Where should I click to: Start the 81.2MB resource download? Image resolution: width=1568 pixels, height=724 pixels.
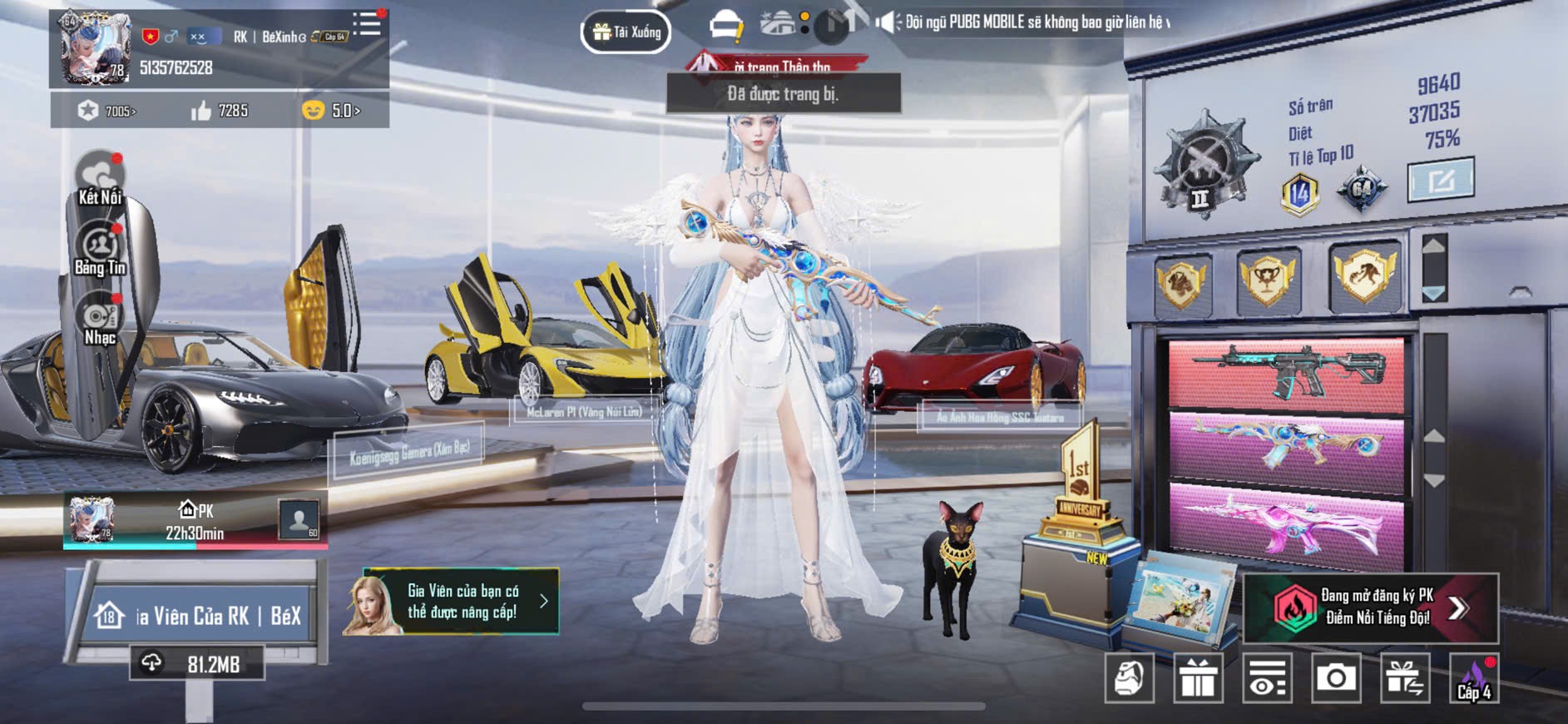point(197,664)
